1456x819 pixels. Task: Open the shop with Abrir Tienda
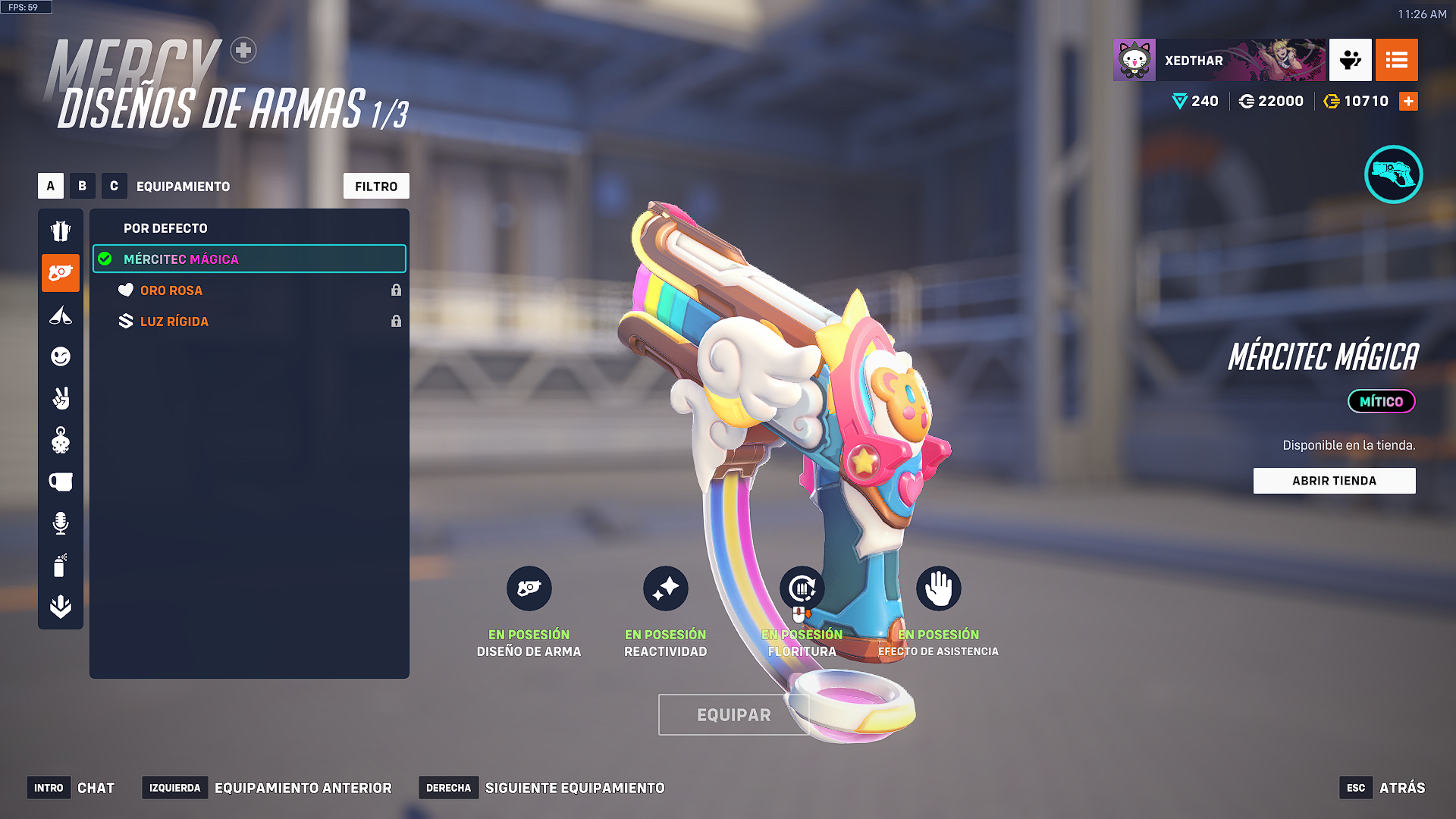pos(1334,481)
